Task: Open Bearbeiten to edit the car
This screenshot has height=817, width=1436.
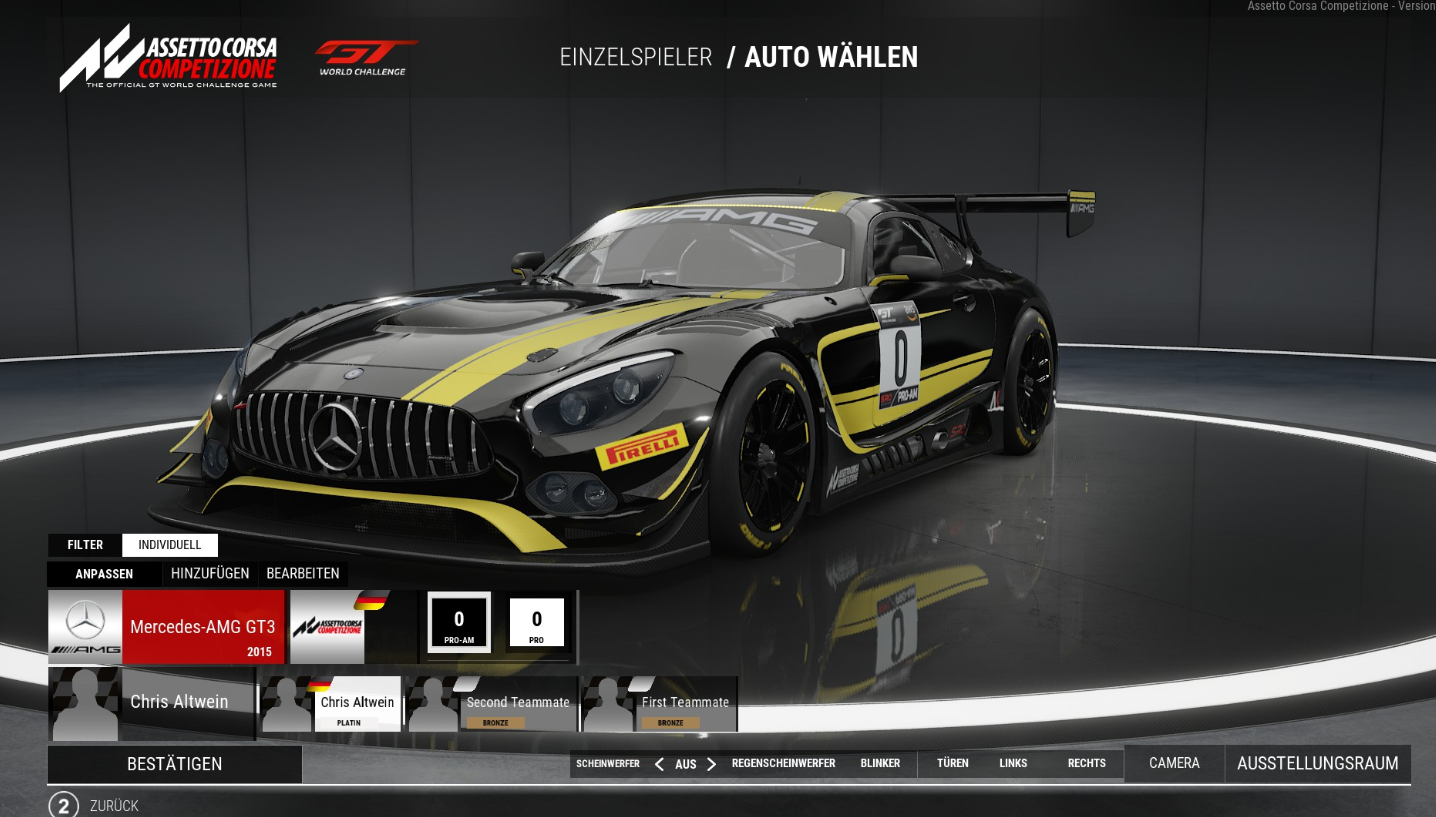Action: 303,574
